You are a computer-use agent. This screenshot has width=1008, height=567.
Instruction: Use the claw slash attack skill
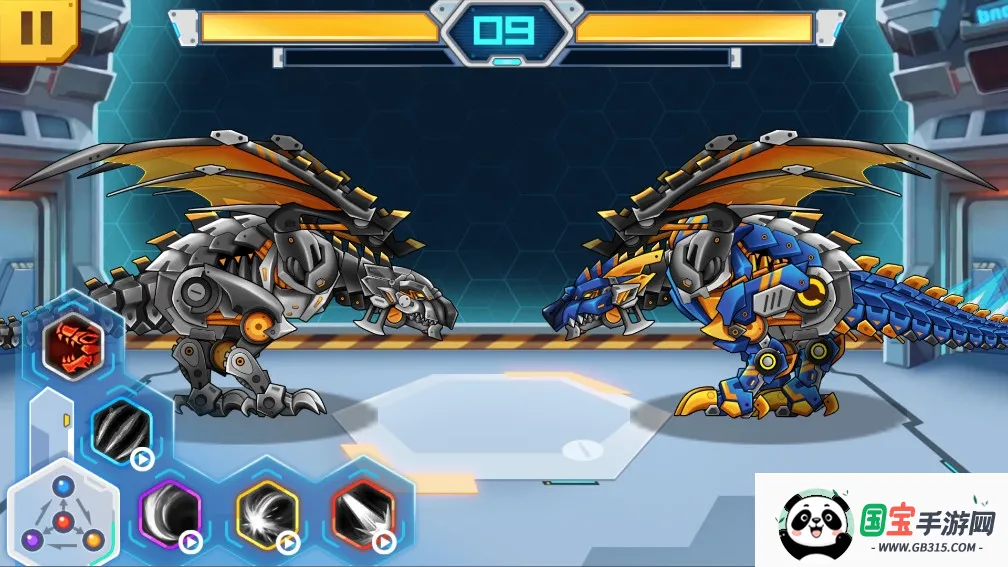pyautogui.click(x=121, y=430)
